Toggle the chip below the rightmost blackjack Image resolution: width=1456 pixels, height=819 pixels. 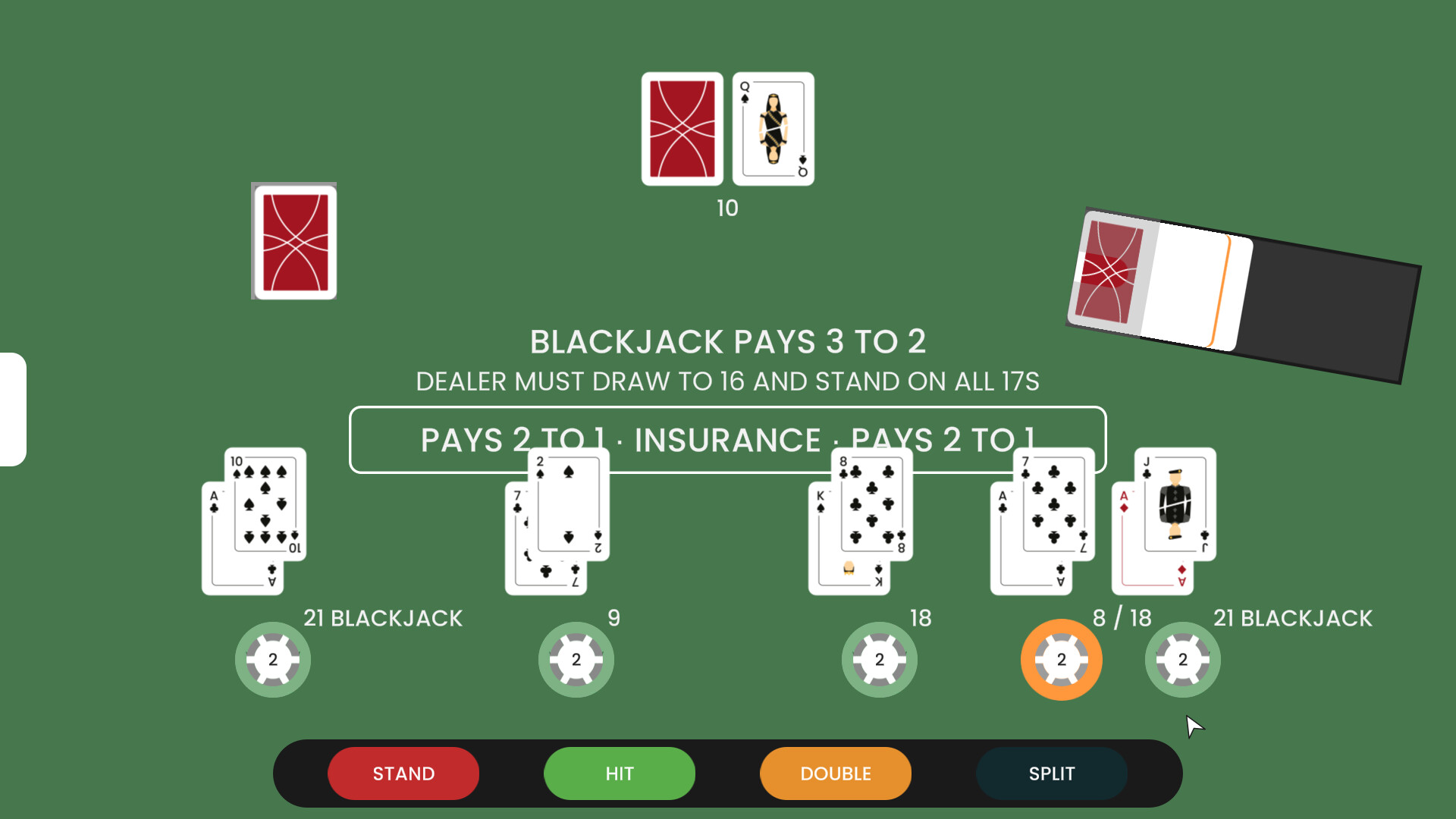pos(1182,659)
